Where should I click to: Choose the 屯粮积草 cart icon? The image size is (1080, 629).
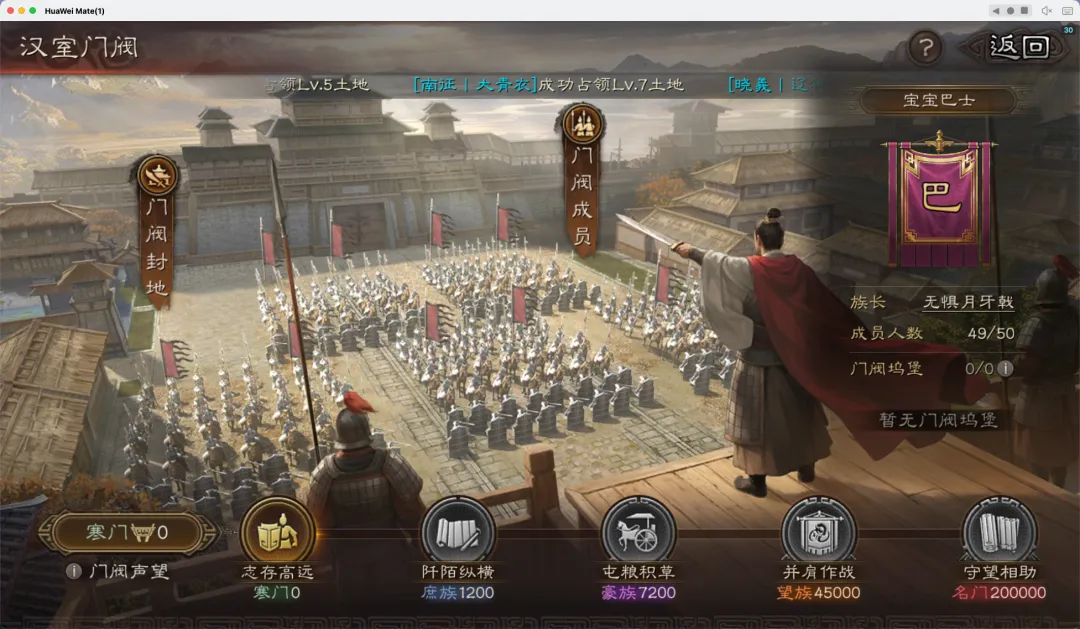click(x=638, y=531)
